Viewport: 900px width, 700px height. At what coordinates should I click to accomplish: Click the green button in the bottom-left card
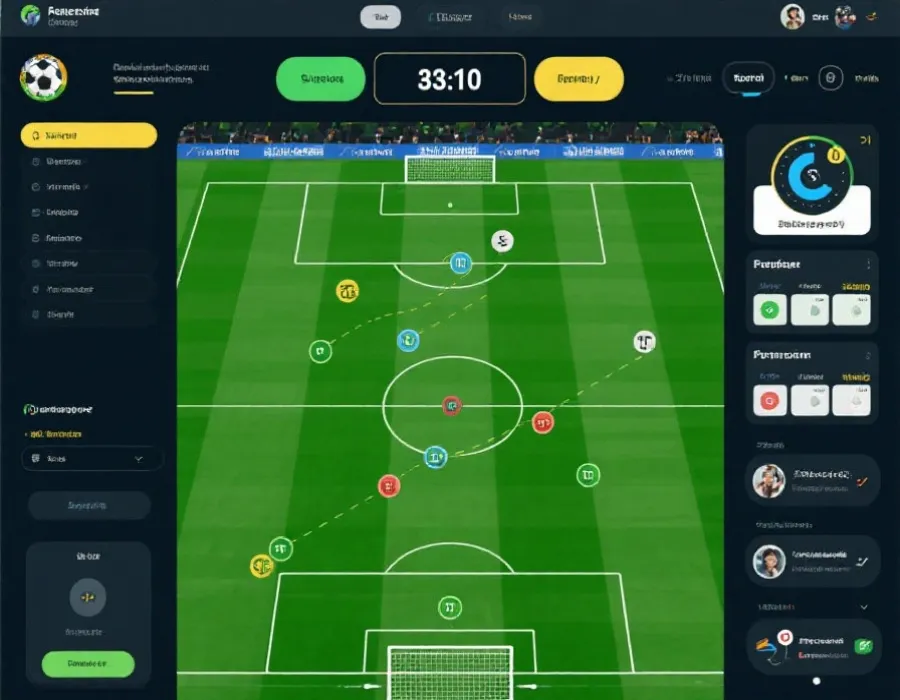coord(88,663)
